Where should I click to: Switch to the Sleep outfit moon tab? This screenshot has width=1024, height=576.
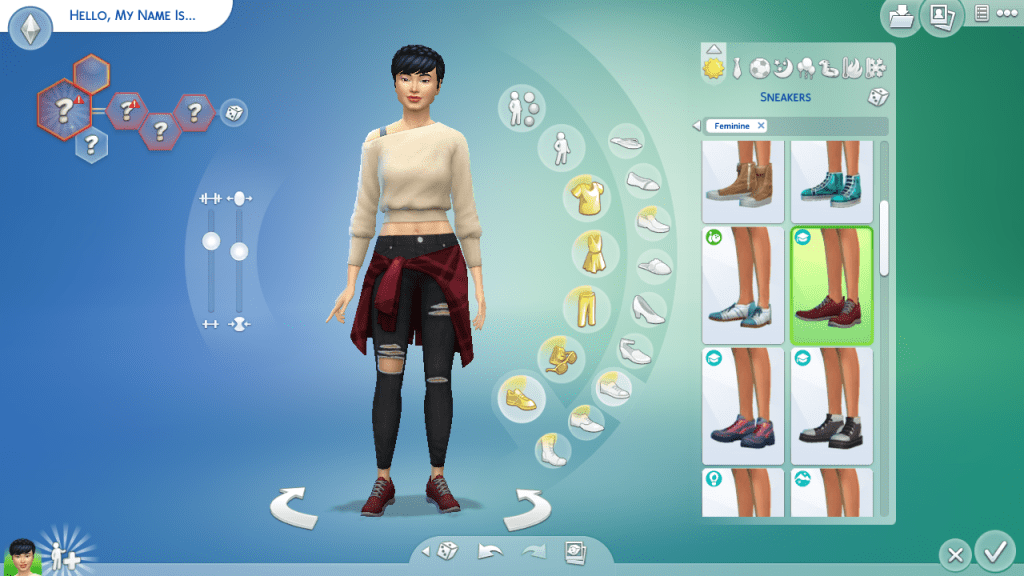pos(782,68)
